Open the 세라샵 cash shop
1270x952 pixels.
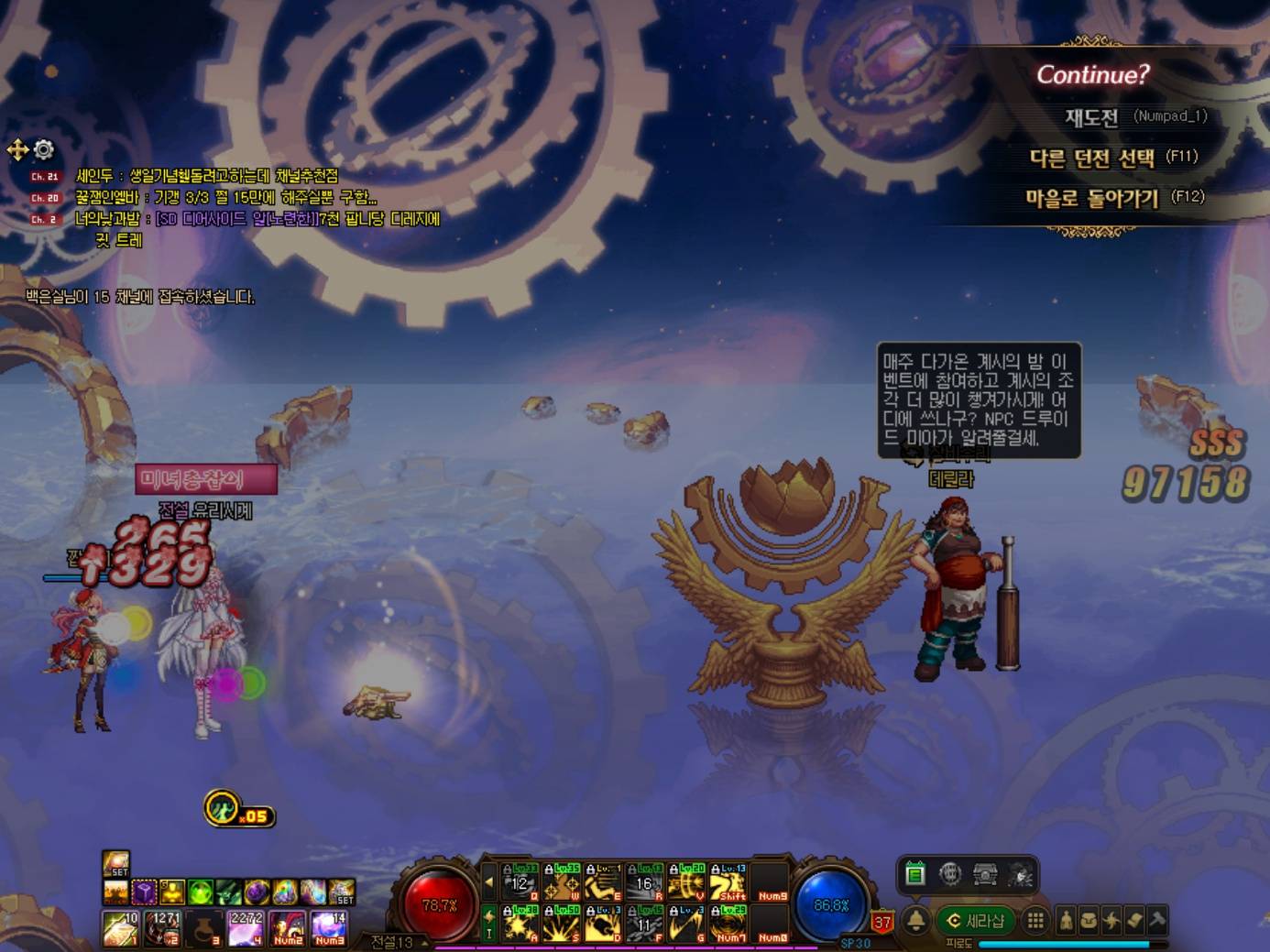(x=975, y=920)
